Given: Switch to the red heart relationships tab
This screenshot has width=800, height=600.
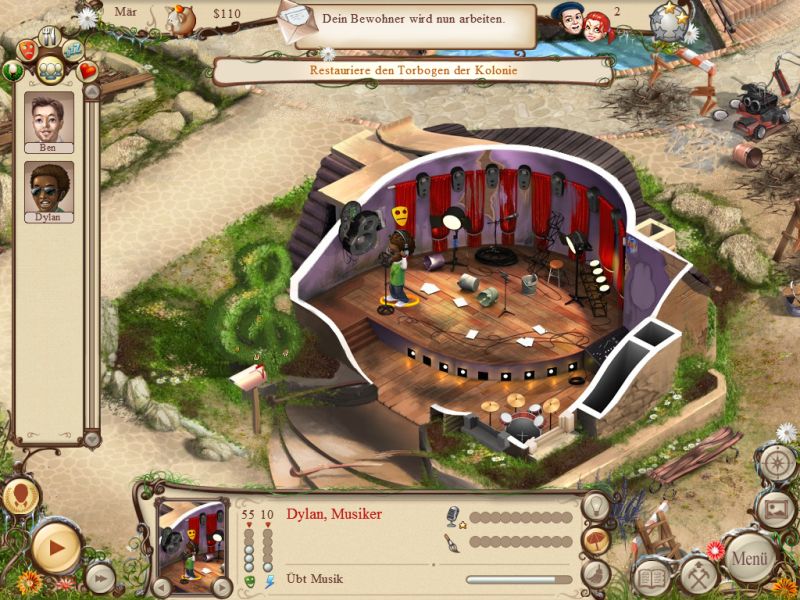Looking at the screenshot, I should (x=88, y=71).
